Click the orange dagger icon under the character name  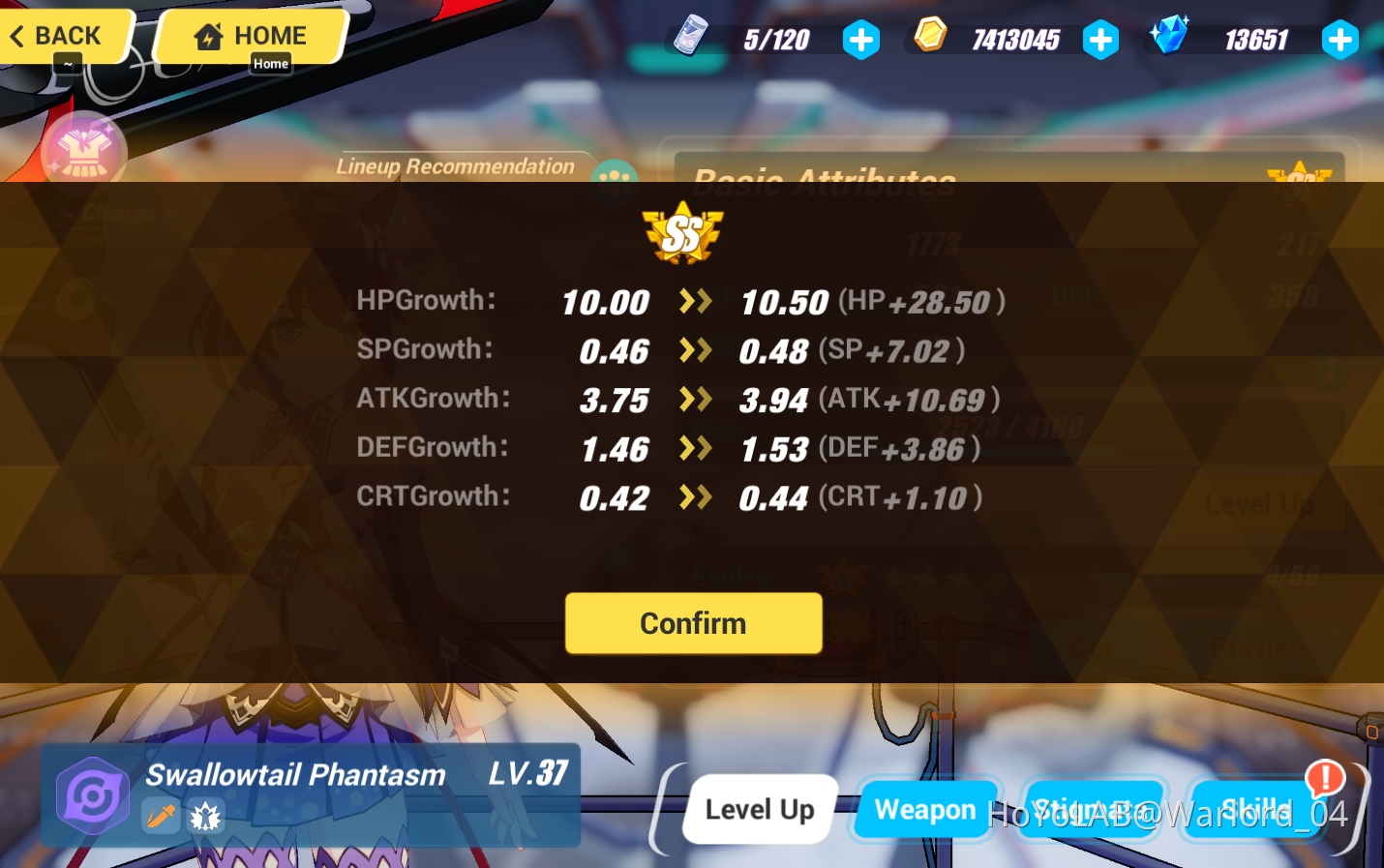coord(161,816)
